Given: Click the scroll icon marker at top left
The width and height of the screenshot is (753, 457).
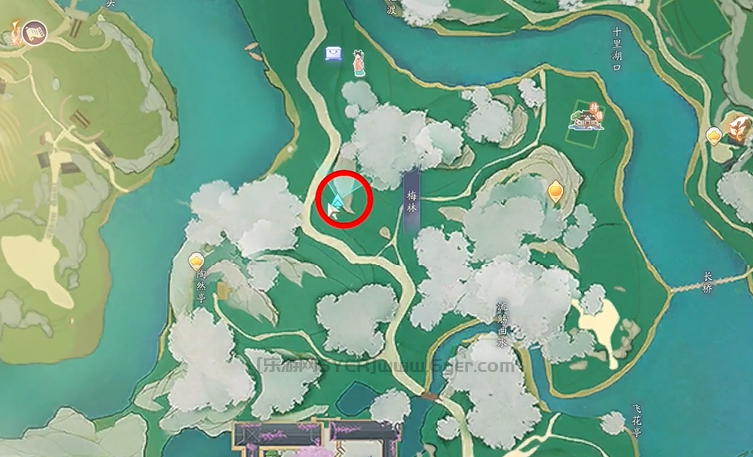Looking at the screenshot, I should click(x=33, y=36).
